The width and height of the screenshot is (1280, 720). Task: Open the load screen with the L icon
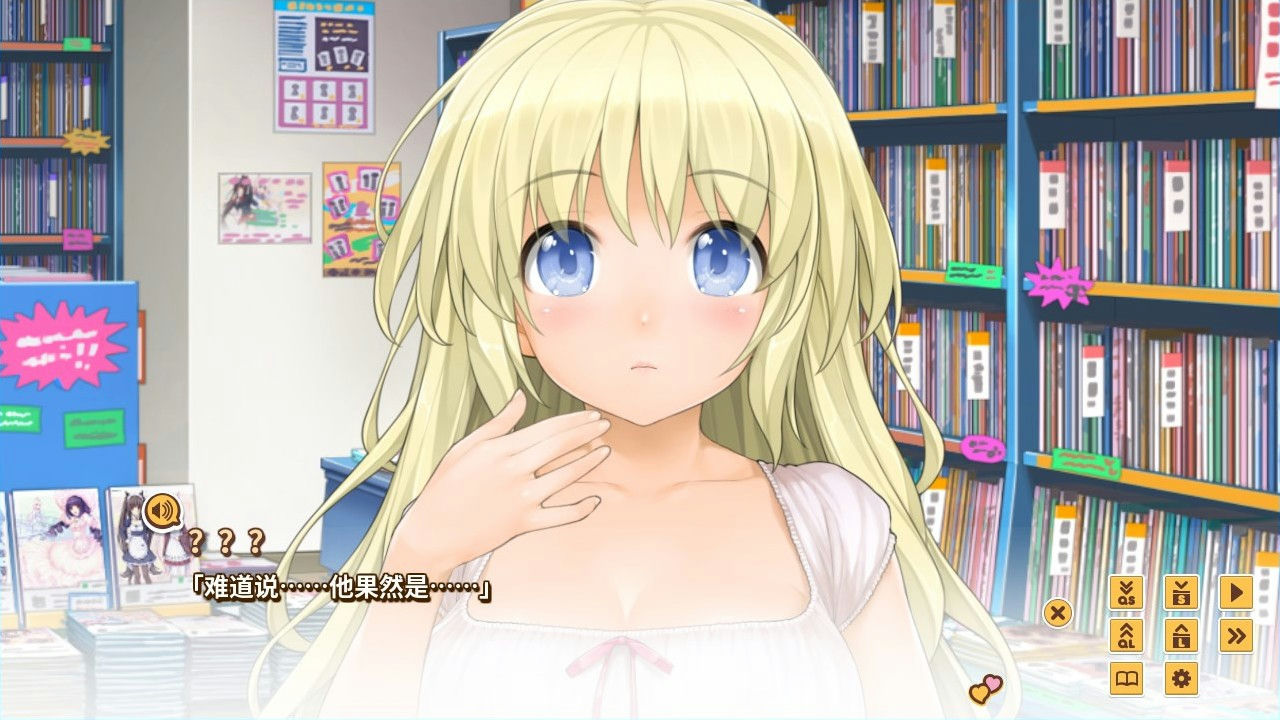[x=1181, y=637]
